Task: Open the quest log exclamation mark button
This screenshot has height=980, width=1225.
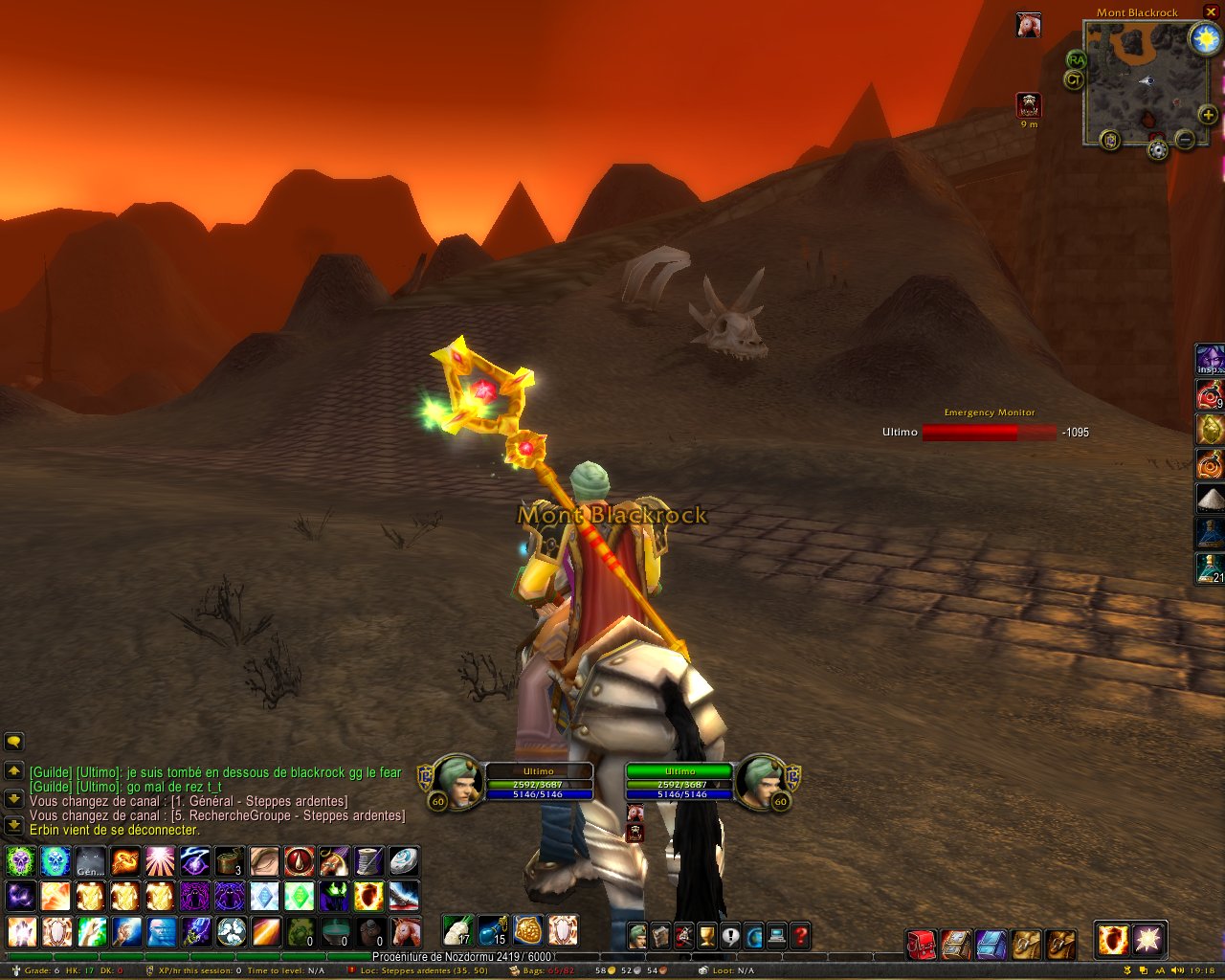Action: tap(731, 935)
